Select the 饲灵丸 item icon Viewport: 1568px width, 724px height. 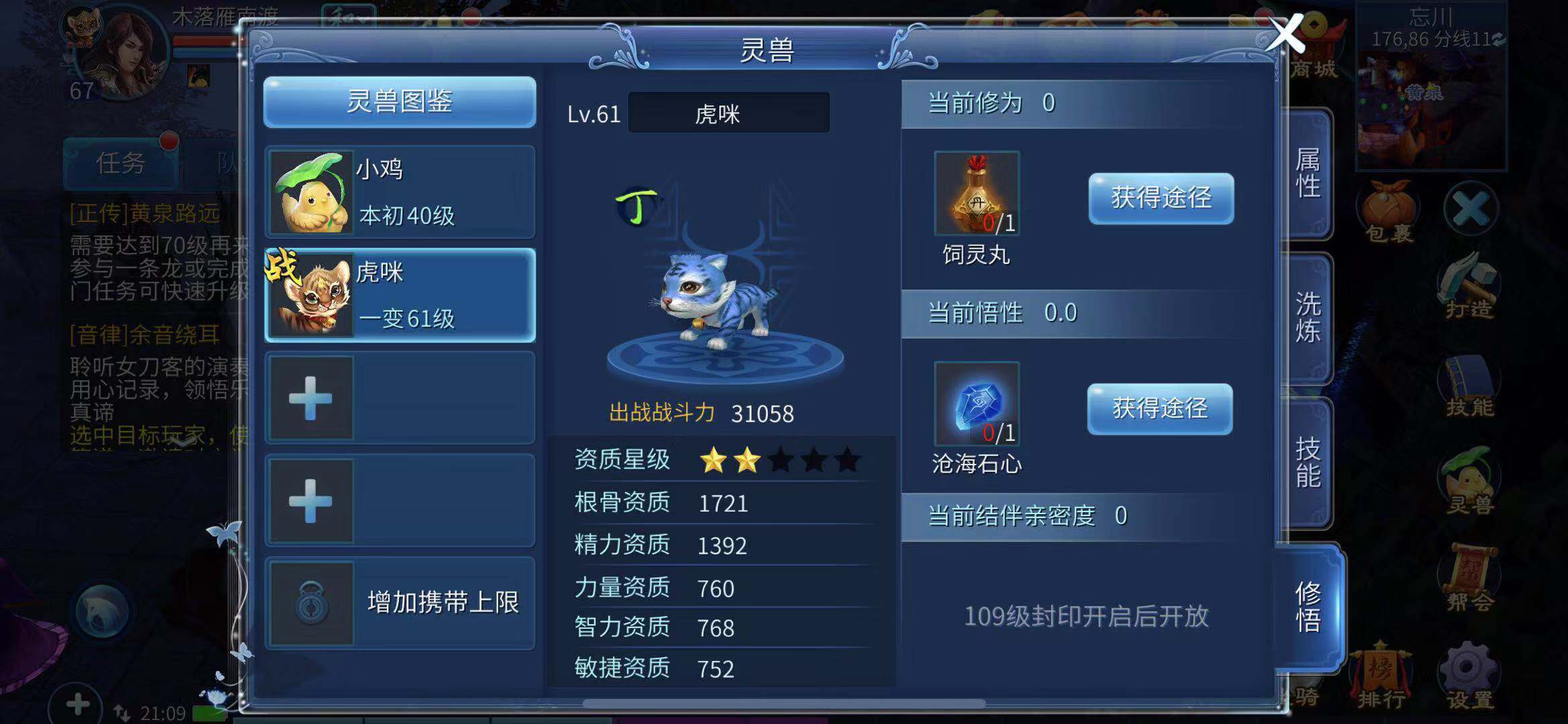(x=976, y=194)
